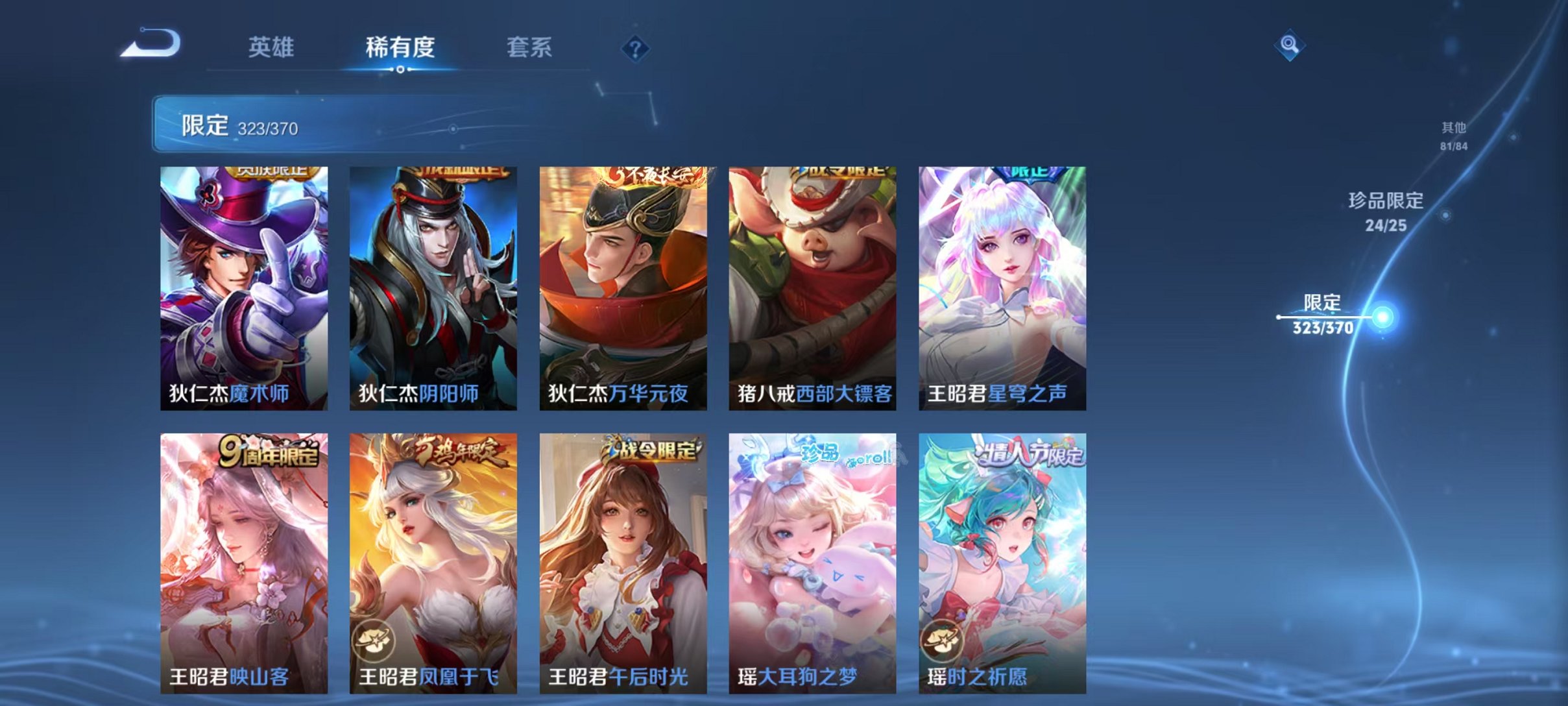Switch to the 英雄 tab
Image resolution: width=1568 pixels, height=706 pixels.
point(273,47)
